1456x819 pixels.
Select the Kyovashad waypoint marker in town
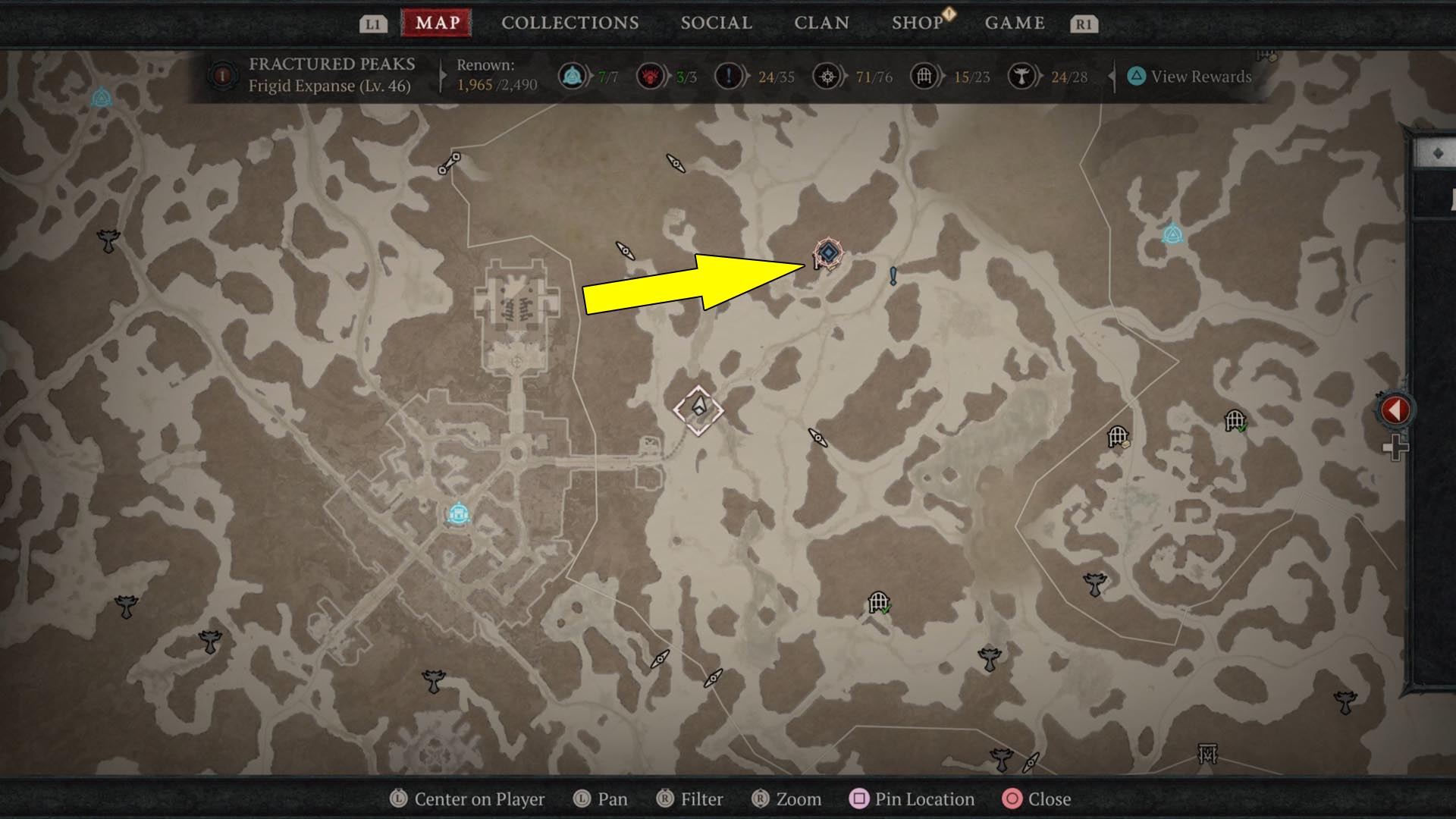tap(458, 514)
